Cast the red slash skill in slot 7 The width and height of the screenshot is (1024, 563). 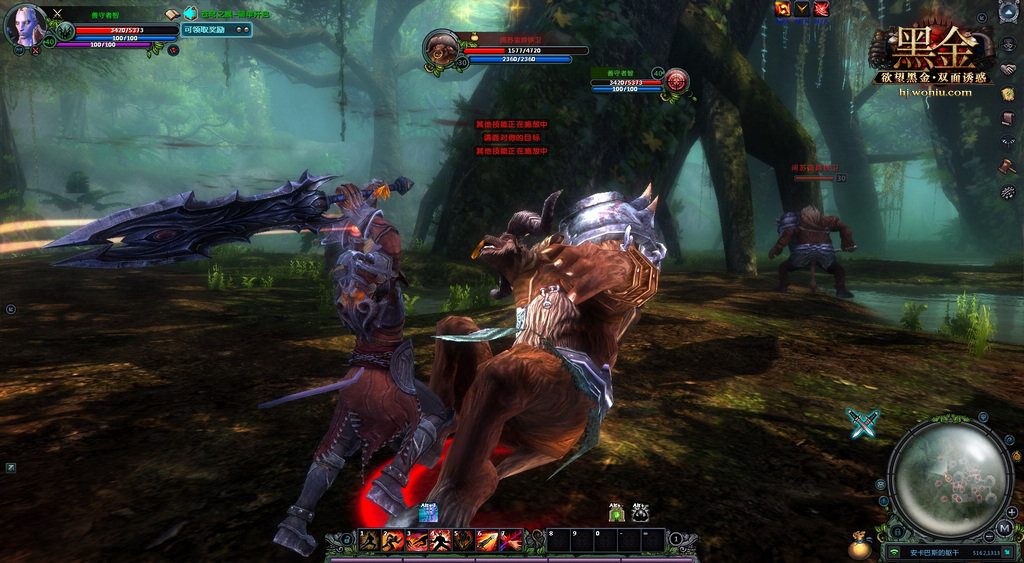point(510,541)
